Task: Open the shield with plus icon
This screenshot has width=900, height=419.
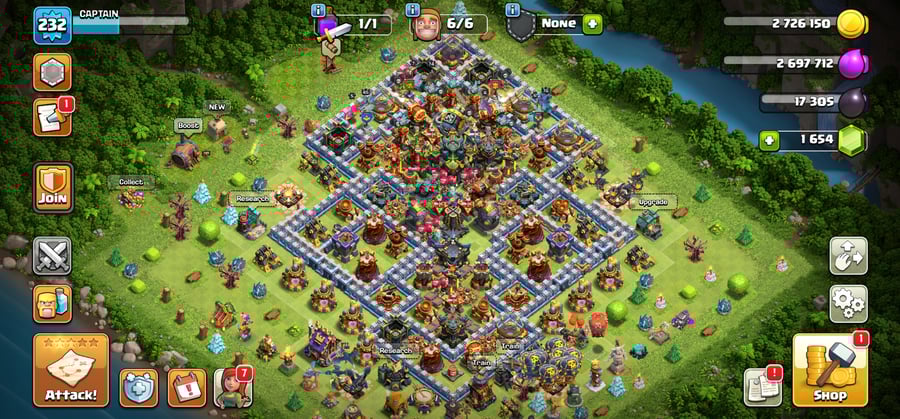Action: 138,388
